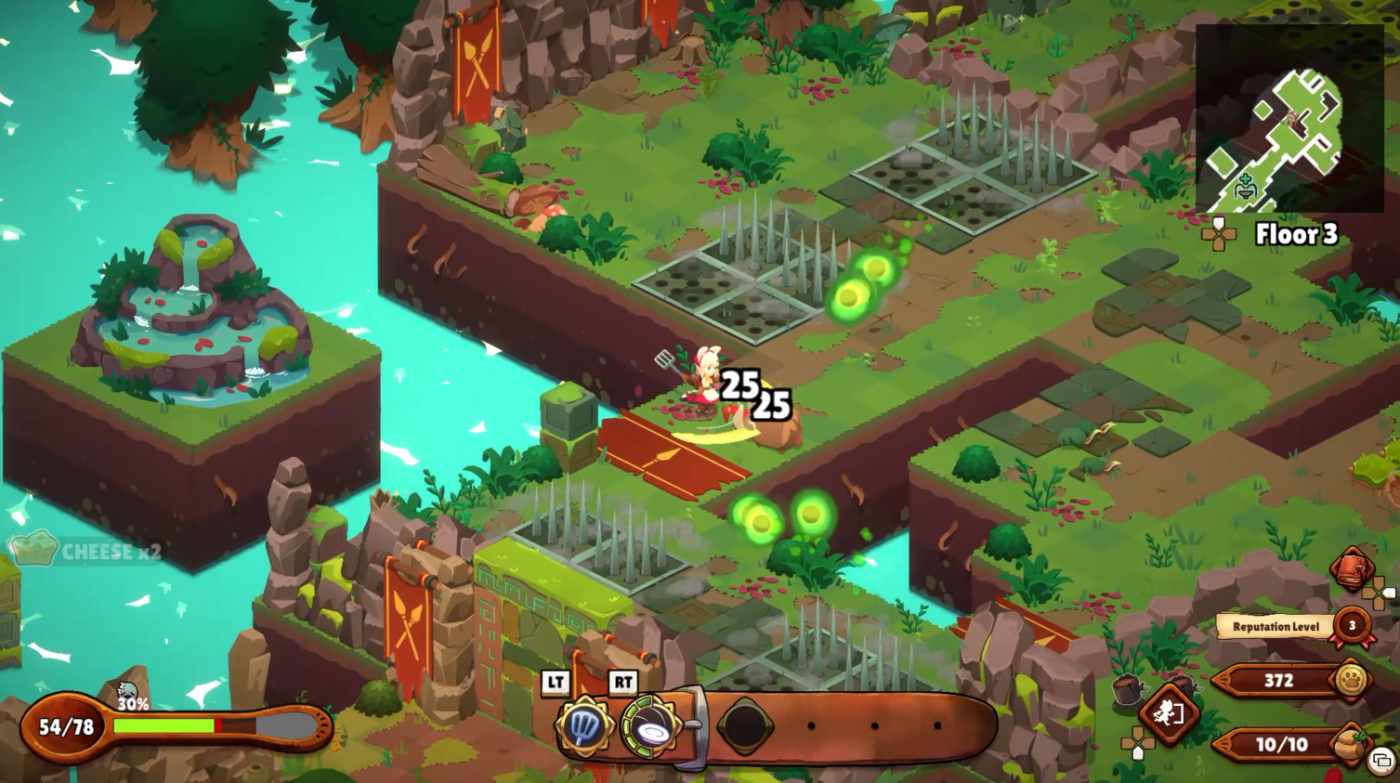Select the empty belt item slot
This screenshot has height=783, width=1400.
click(746, 725)
